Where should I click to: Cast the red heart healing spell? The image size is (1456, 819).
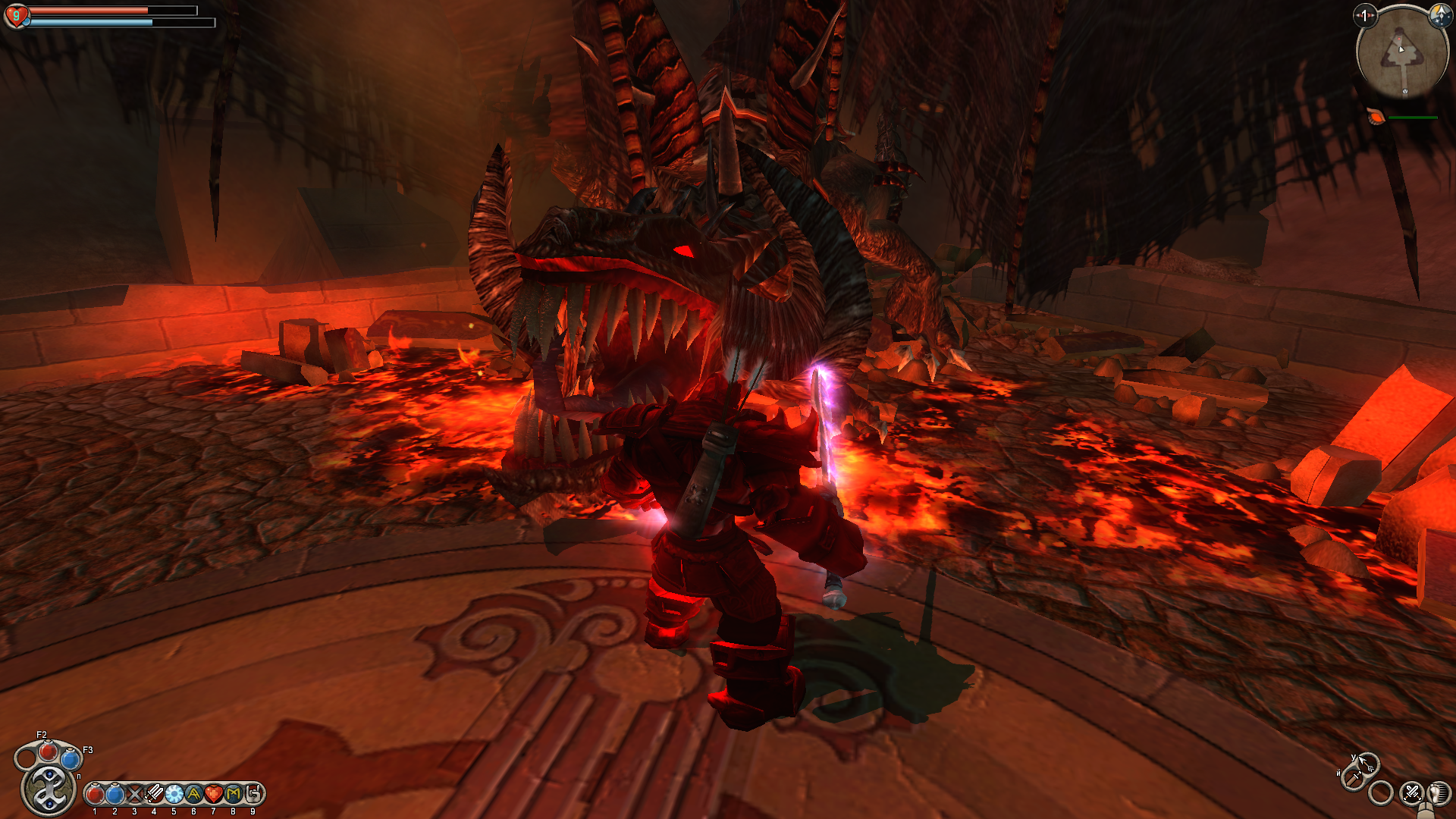tap(213, 794)
